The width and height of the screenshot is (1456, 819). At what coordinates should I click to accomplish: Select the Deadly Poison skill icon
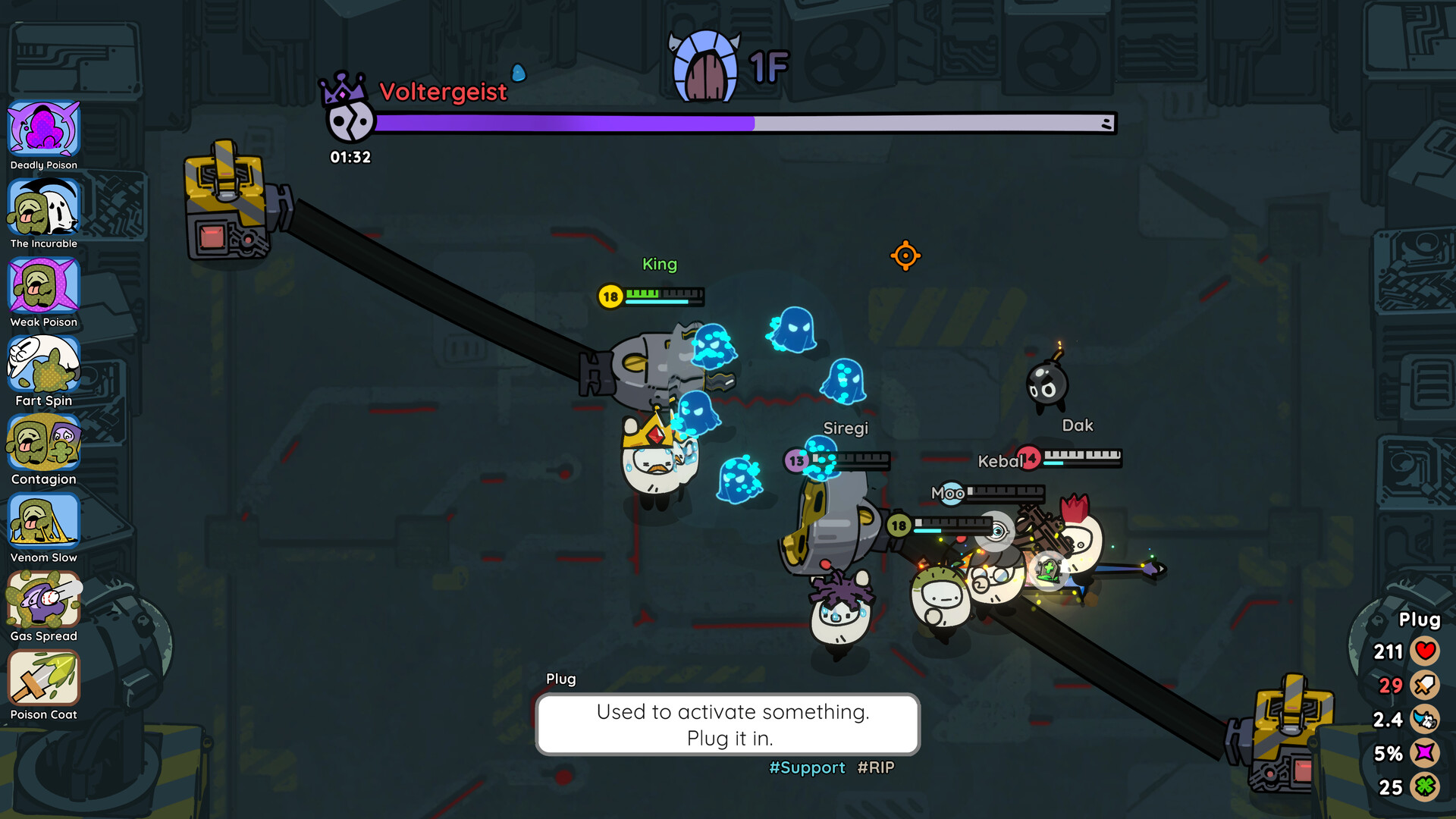coord(43,129)
